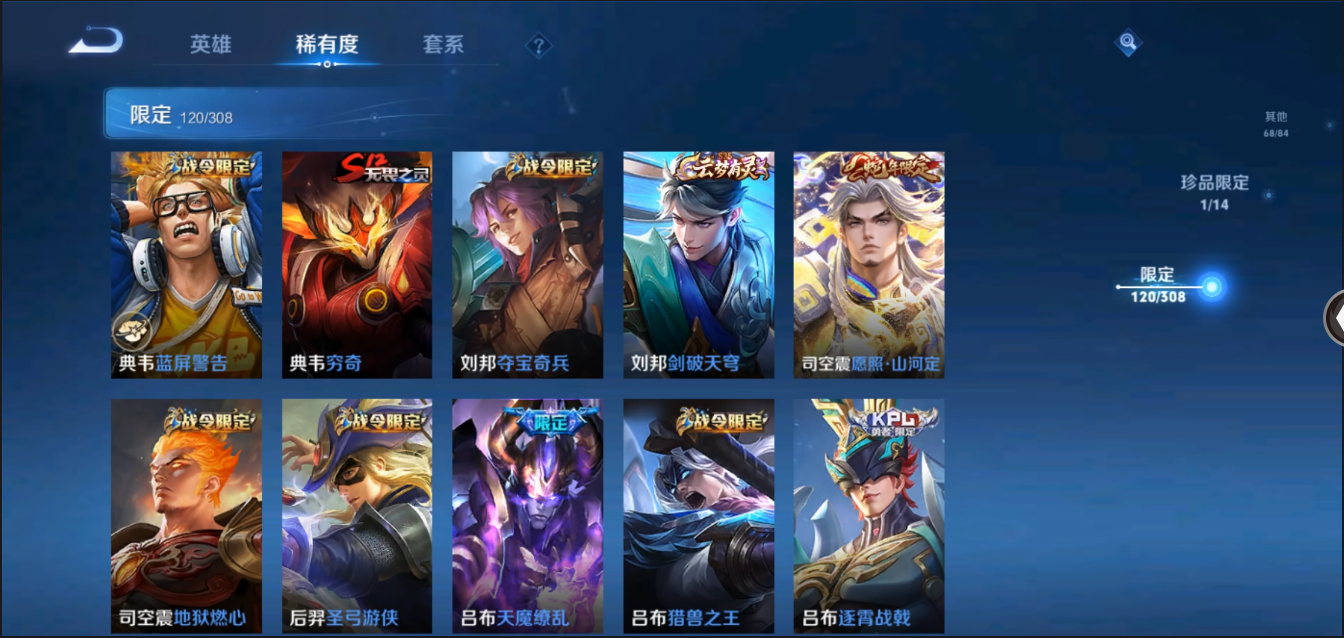The image size is (1344, 638).
Task: Select the 其他 rarity category
Action: 1275,124
